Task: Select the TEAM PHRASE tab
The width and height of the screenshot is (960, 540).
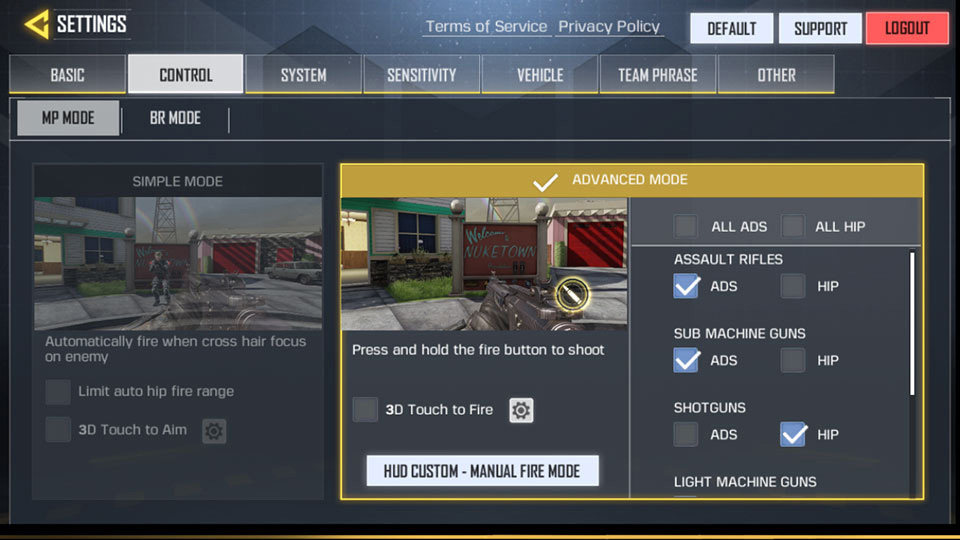Action: [657, 75]
